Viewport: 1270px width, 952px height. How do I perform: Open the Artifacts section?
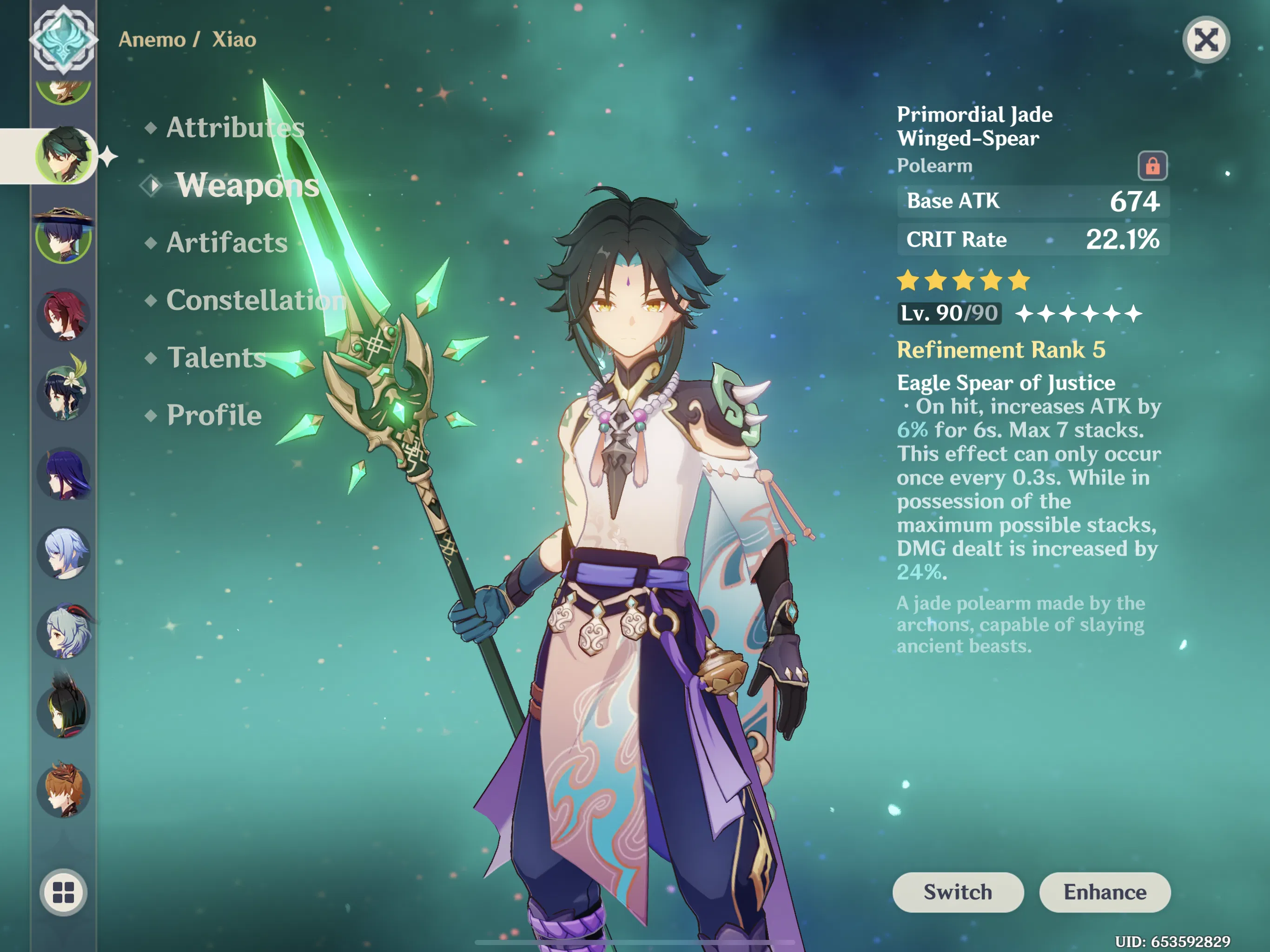click(x=225, y=244)
